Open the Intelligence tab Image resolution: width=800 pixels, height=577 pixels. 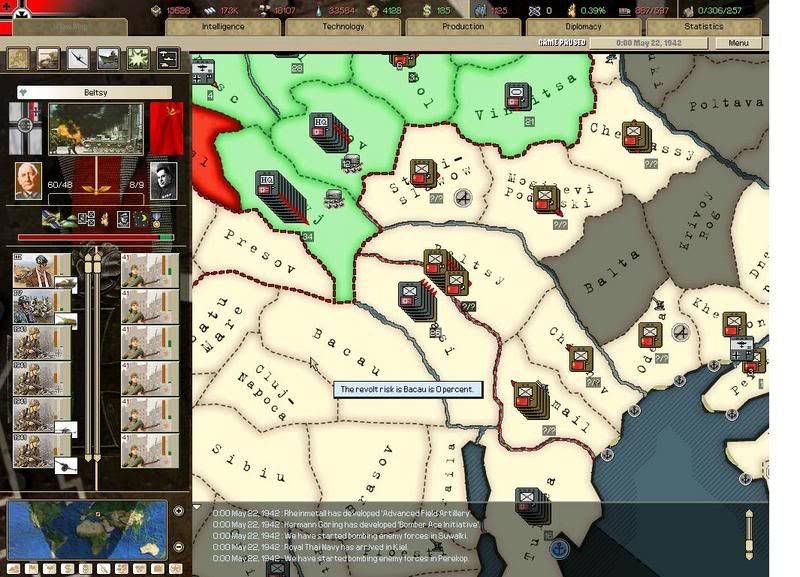click(222, 27)
